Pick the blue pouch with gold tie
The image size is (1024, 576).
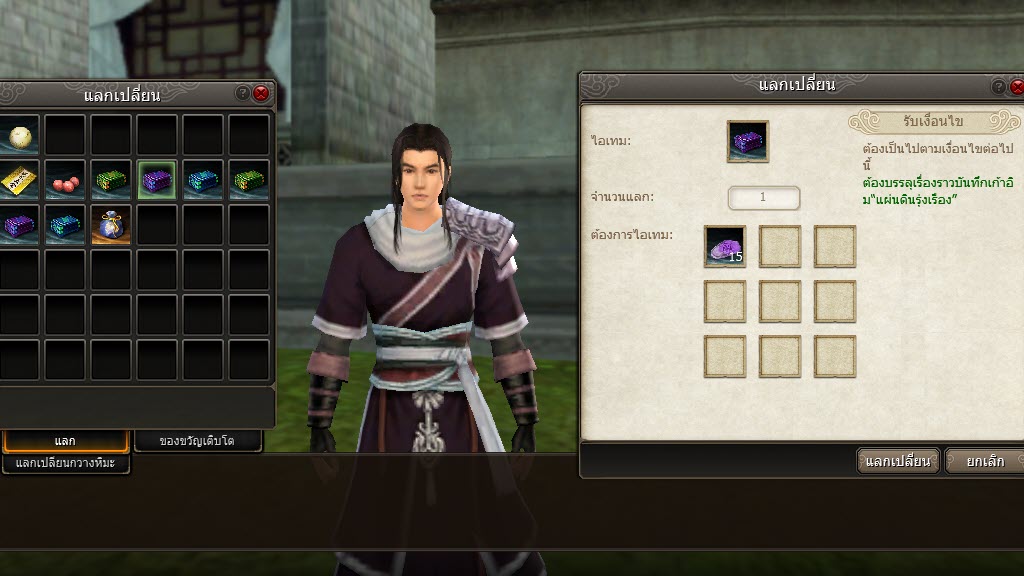pyautogui.click(x=111, y=225)
